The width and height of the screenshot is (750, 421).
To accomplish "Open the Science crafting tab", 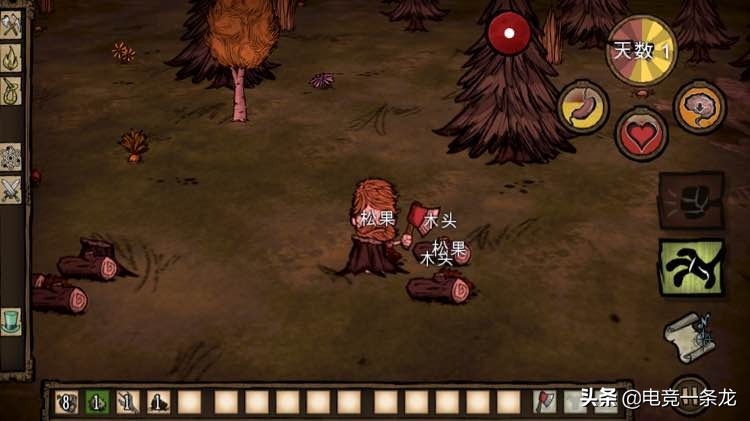I will click(11, 157).
